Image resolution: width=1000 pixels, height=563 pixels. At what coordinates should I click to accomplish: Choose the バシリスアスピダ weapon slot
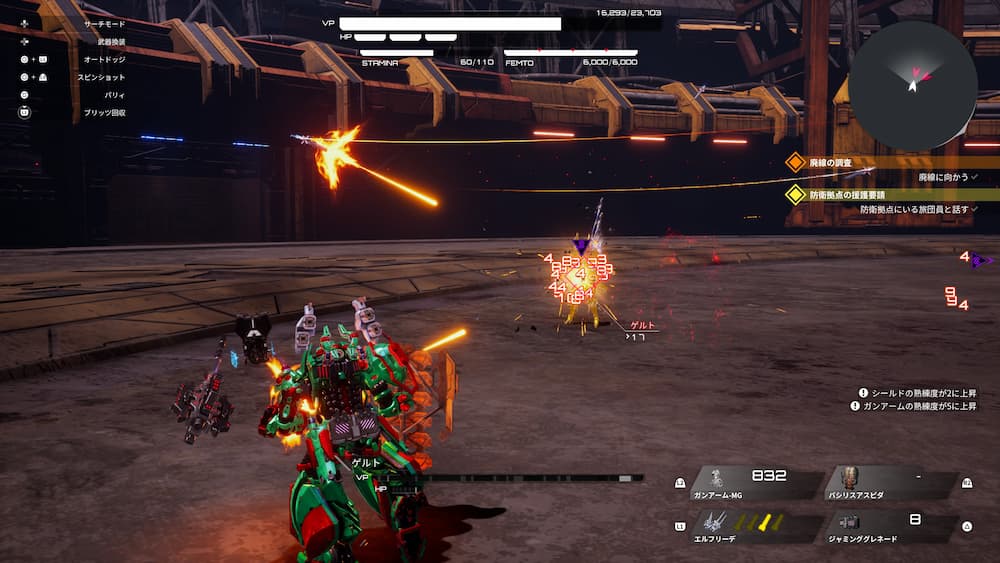pyautogui.click(x=890, y=483)
